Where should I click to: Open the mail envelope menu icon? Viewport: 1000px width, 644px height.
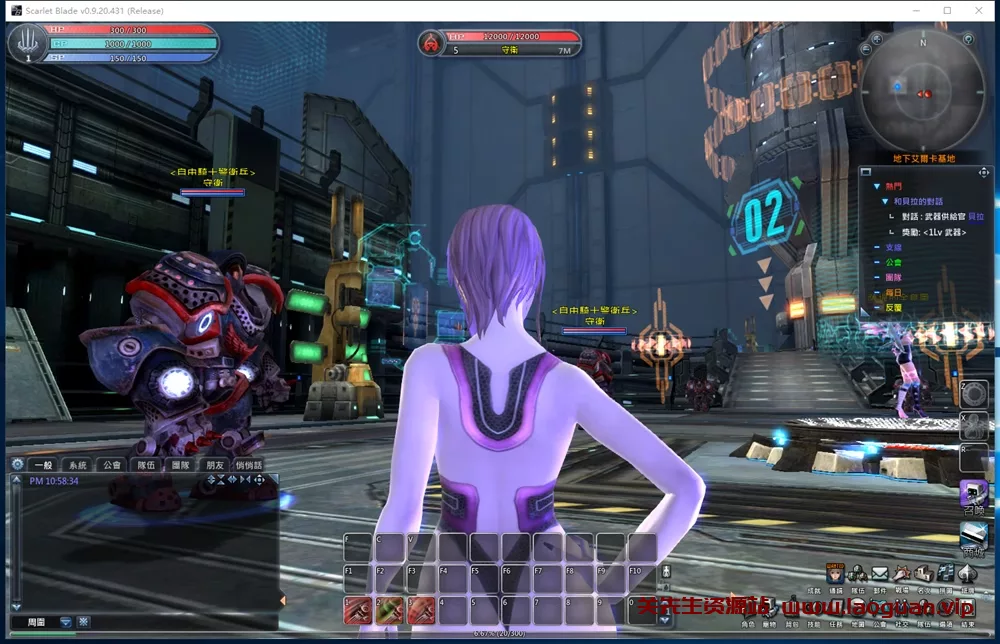click(x=879, y=574)
